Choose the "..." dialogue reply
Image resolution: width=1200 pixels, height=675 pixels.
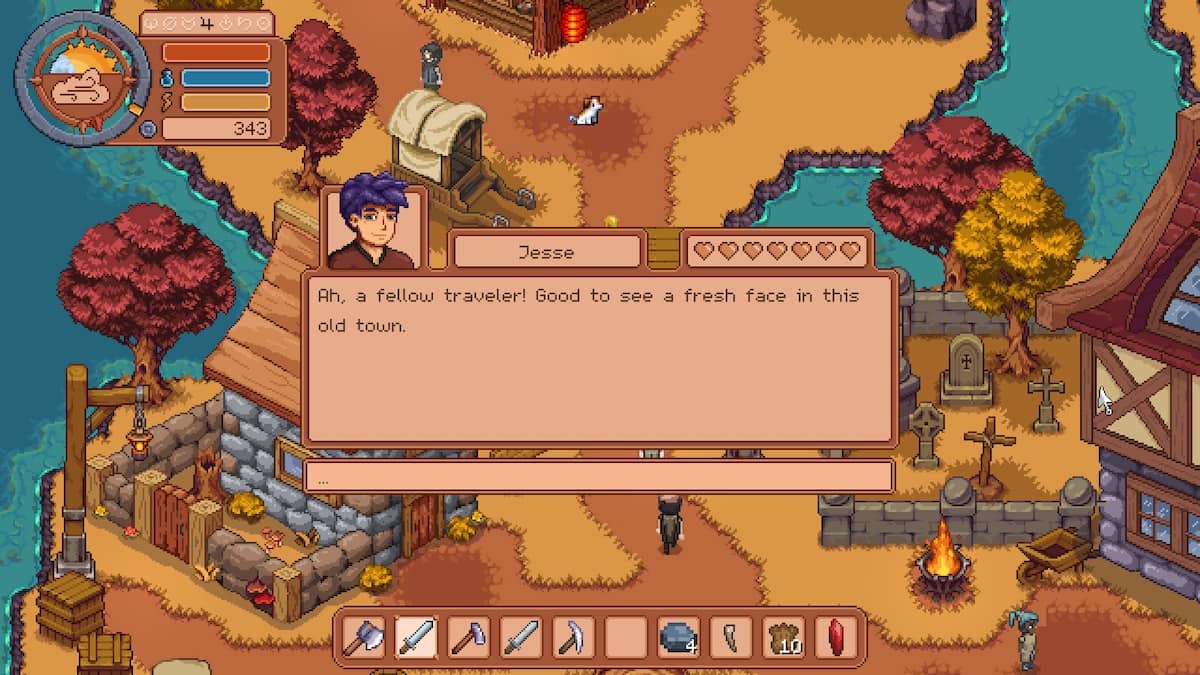[598, 477]
